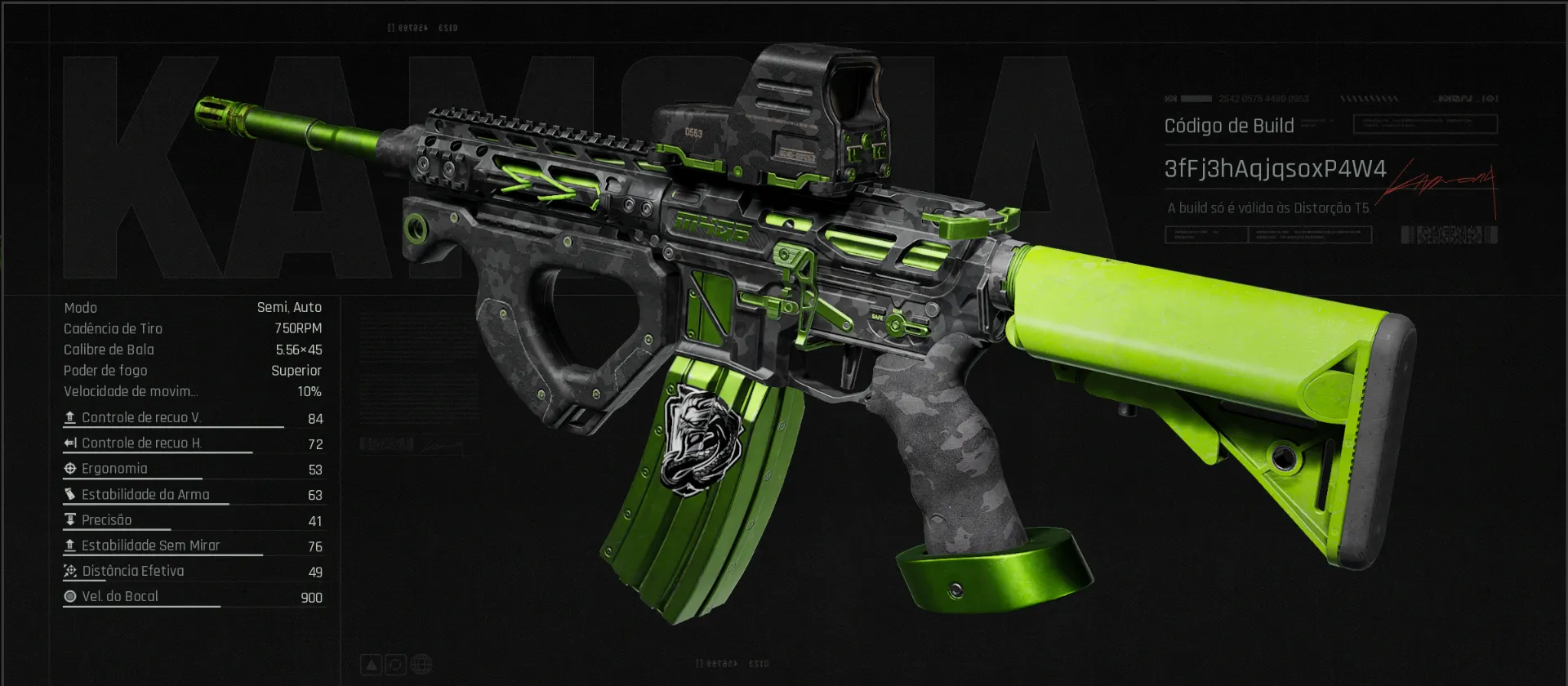1568x686 pixels.
Task: Select the Vel. do Bocal muzzle icon
Action: pyautogui.click(x=70, y=596)
